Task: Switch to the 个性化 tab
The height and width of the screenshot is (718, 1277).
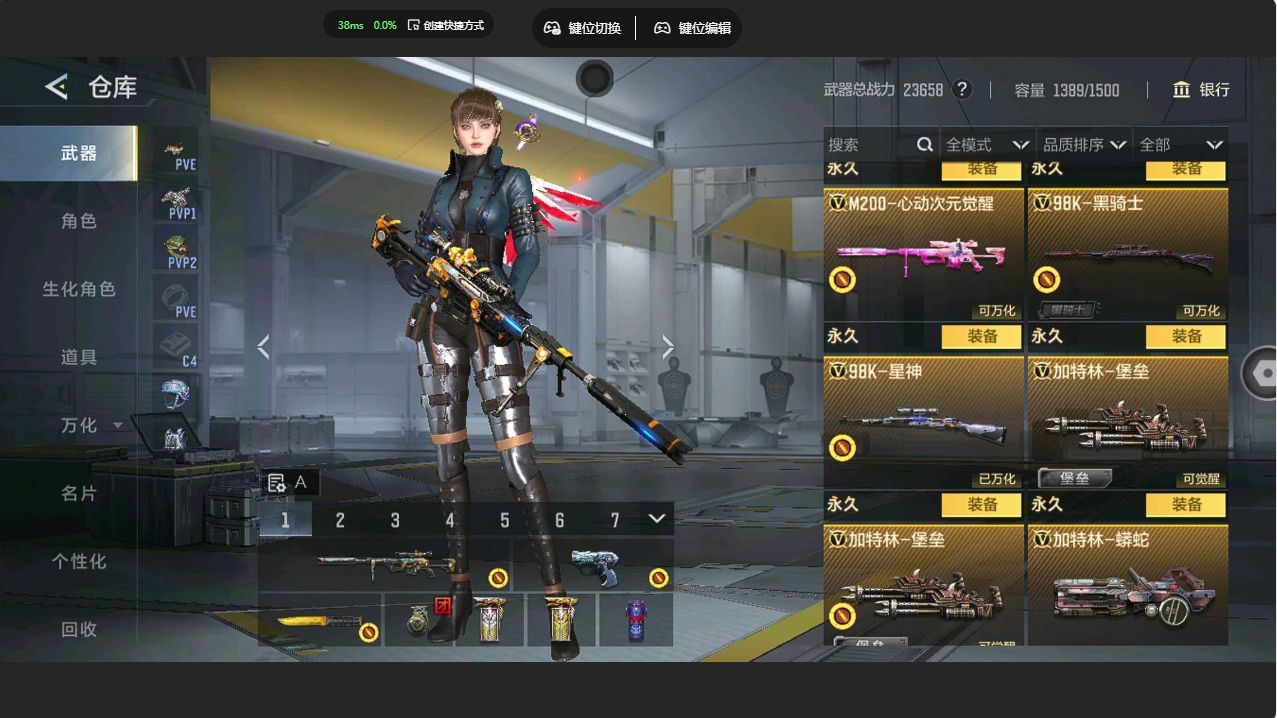Action: pos(79,561)
